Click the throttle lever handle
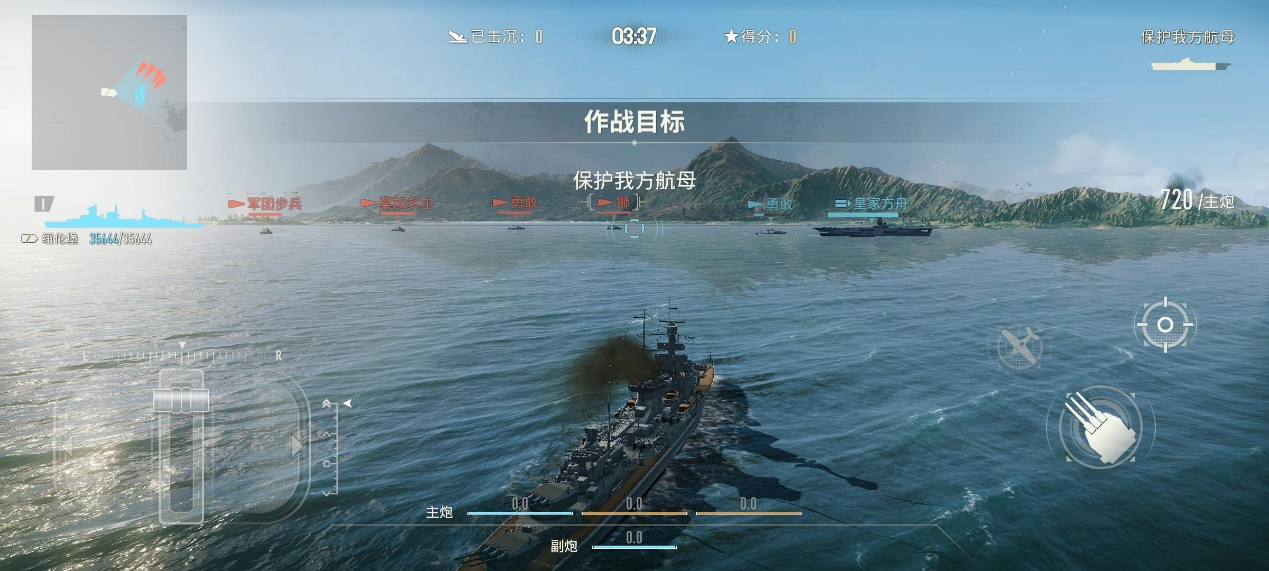Viewport: 1269px width, 571px height. click(x=181, y=400)
